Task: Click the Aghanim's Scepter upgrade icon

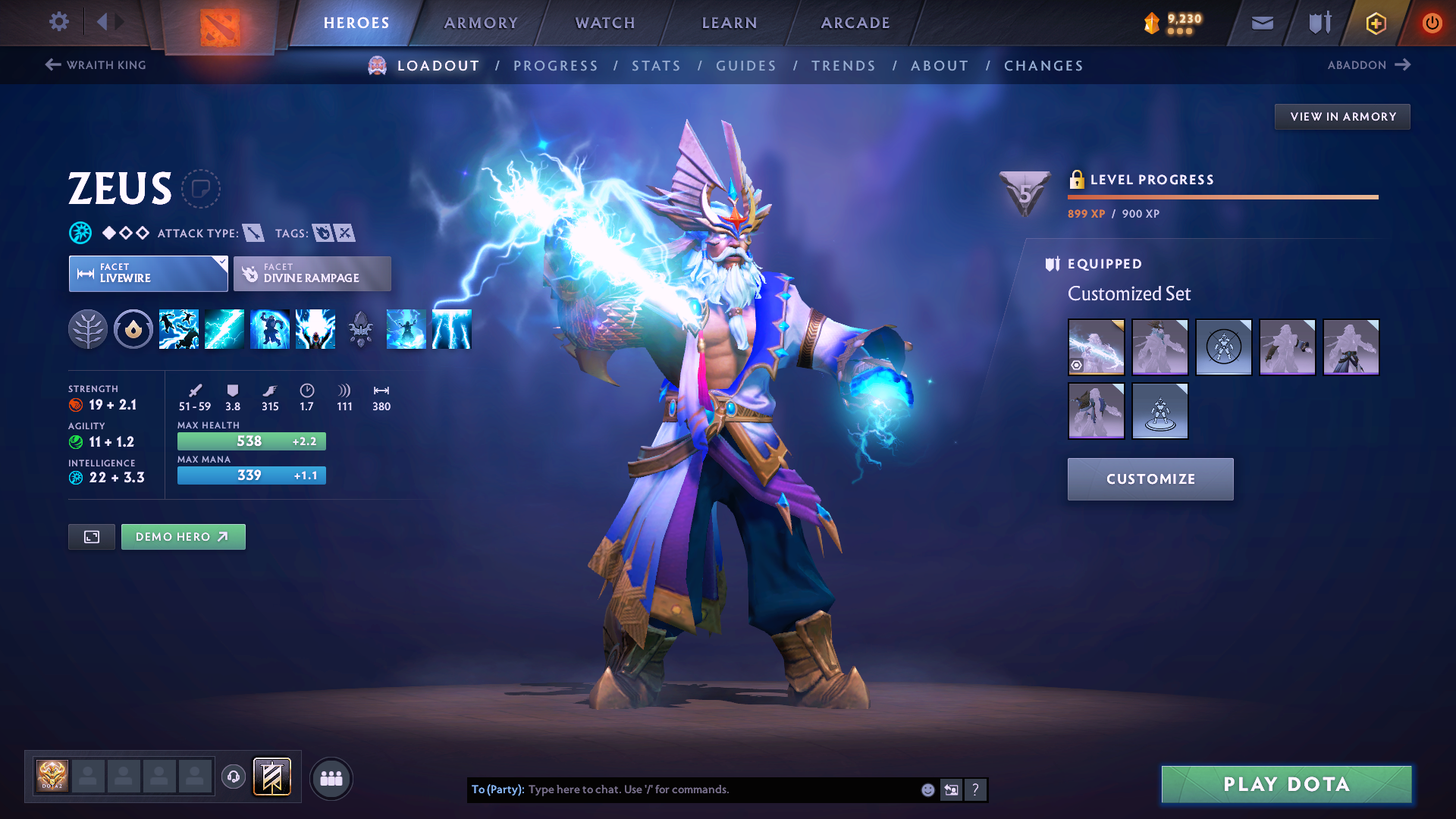Action: pyautogui.click(x=361, y=329)
